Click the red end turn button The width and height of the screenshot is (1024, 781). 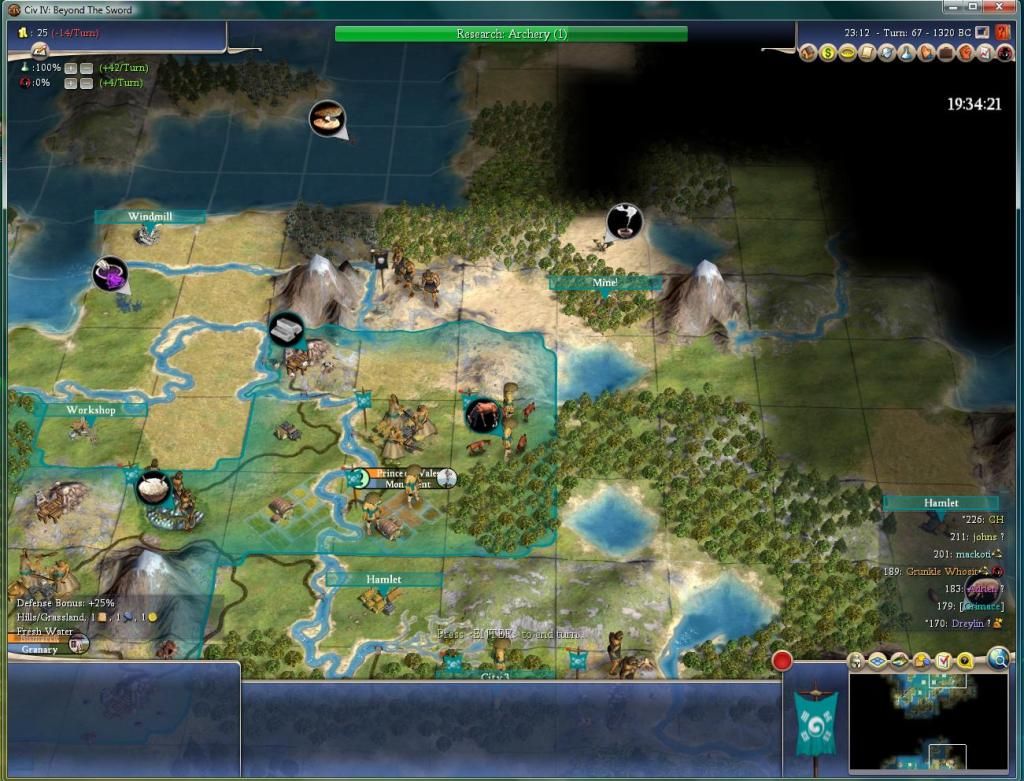782,661
